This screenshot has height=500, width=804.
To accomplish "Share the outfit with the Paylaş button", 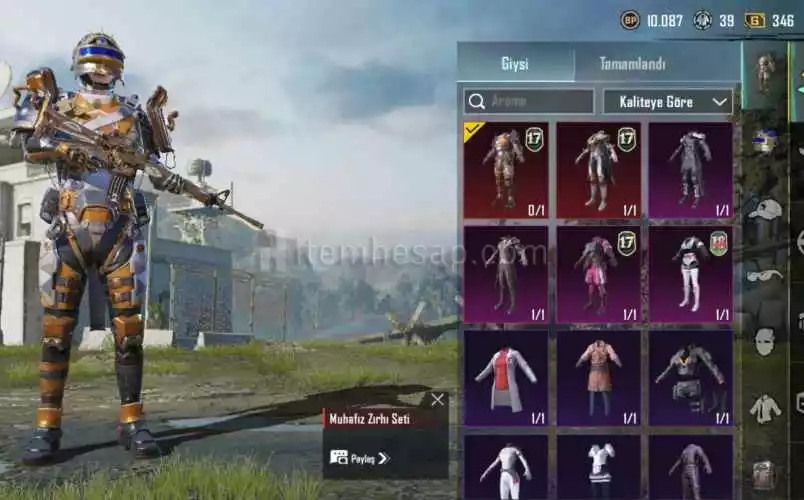I will [358, 458].
